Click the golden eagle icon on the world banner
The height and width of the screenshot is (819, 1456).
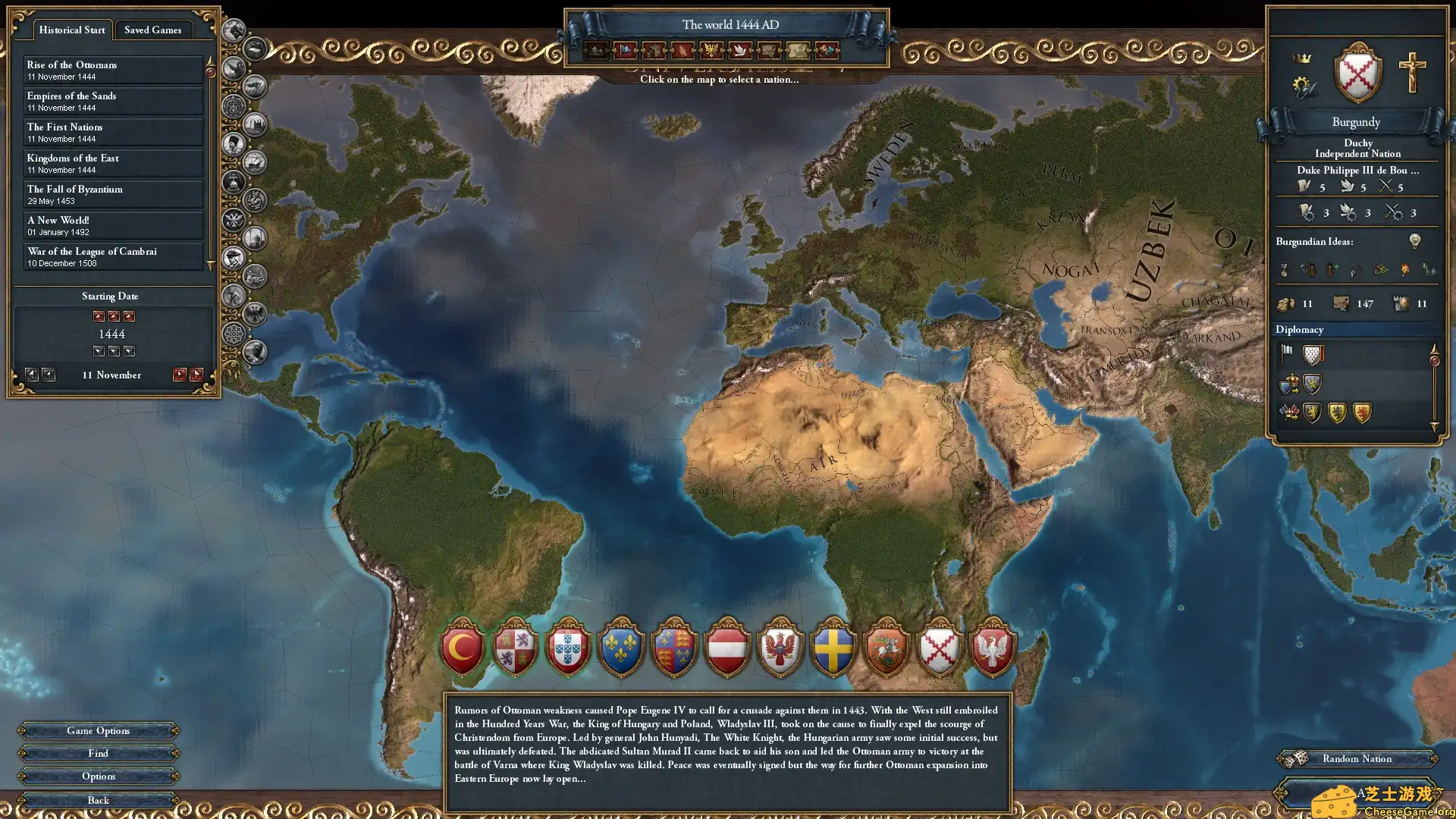tap(711, 52)
